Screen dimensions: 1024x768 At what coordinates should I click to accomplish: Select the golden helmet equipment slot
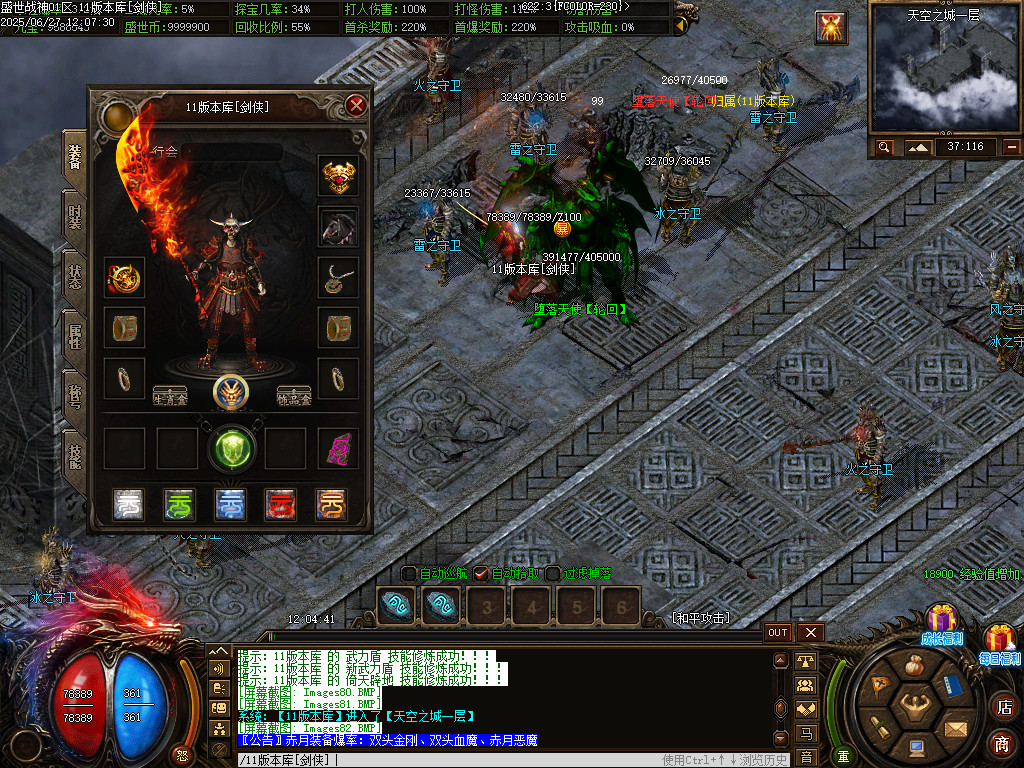click(x=338, y=176)
